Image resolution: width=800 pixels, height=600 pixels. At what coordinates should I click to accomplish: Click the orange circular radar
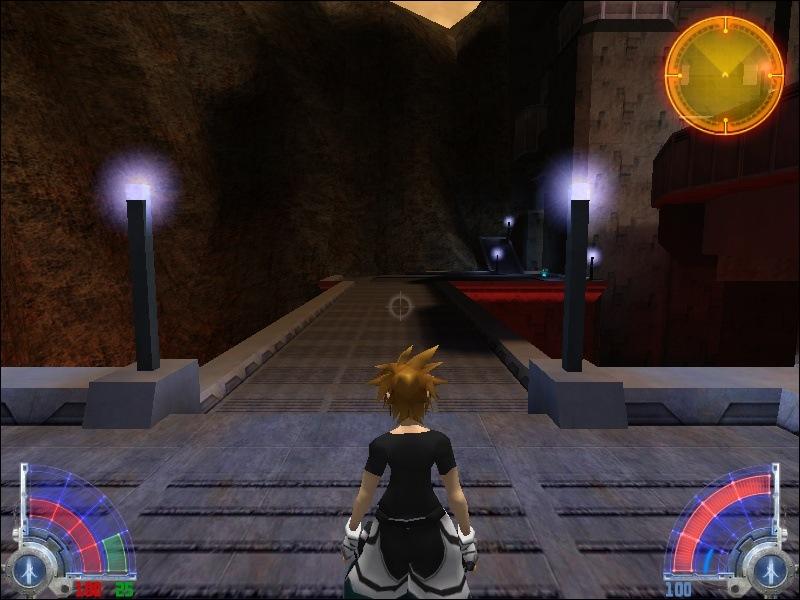click(724, 74)
